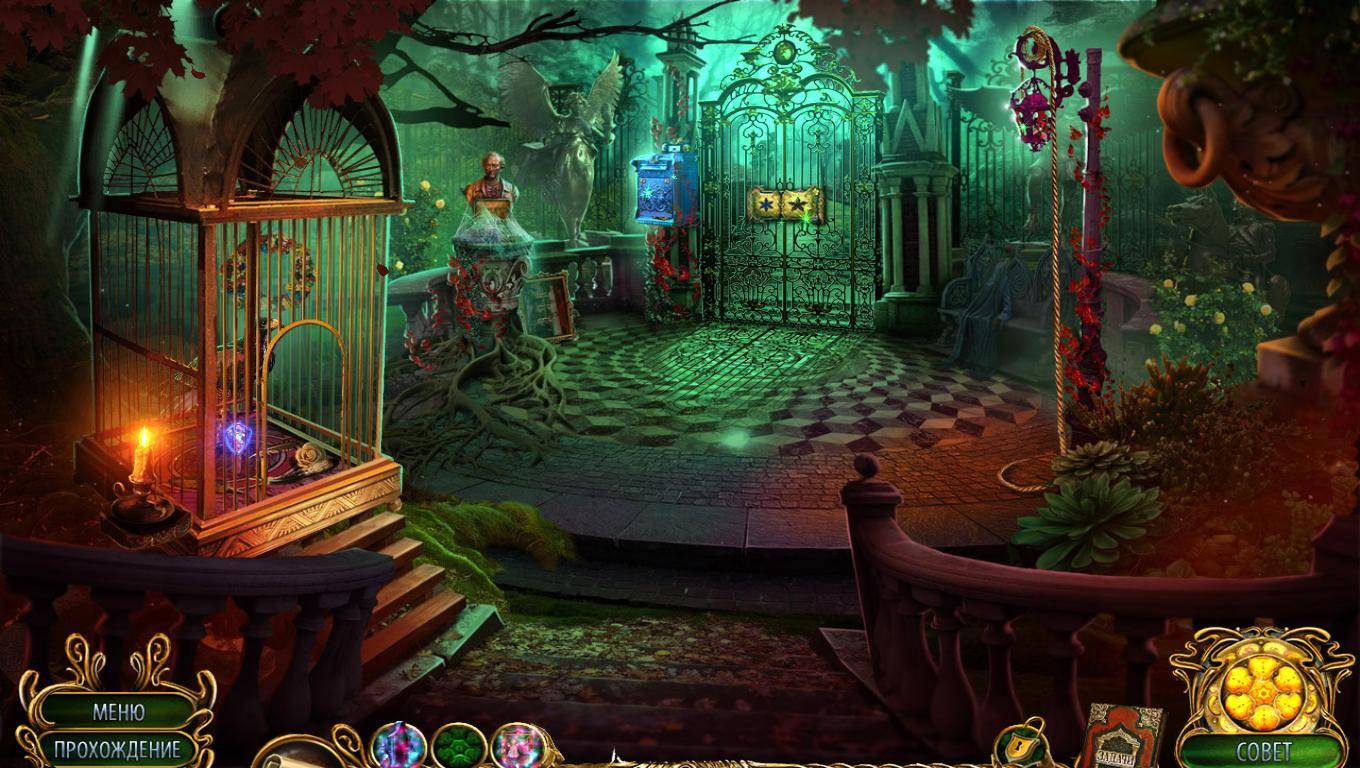Screen dimensions: 1360x768
Task: Select the green clover medallion
Action: pyautogui.click(x=459, y=746)
